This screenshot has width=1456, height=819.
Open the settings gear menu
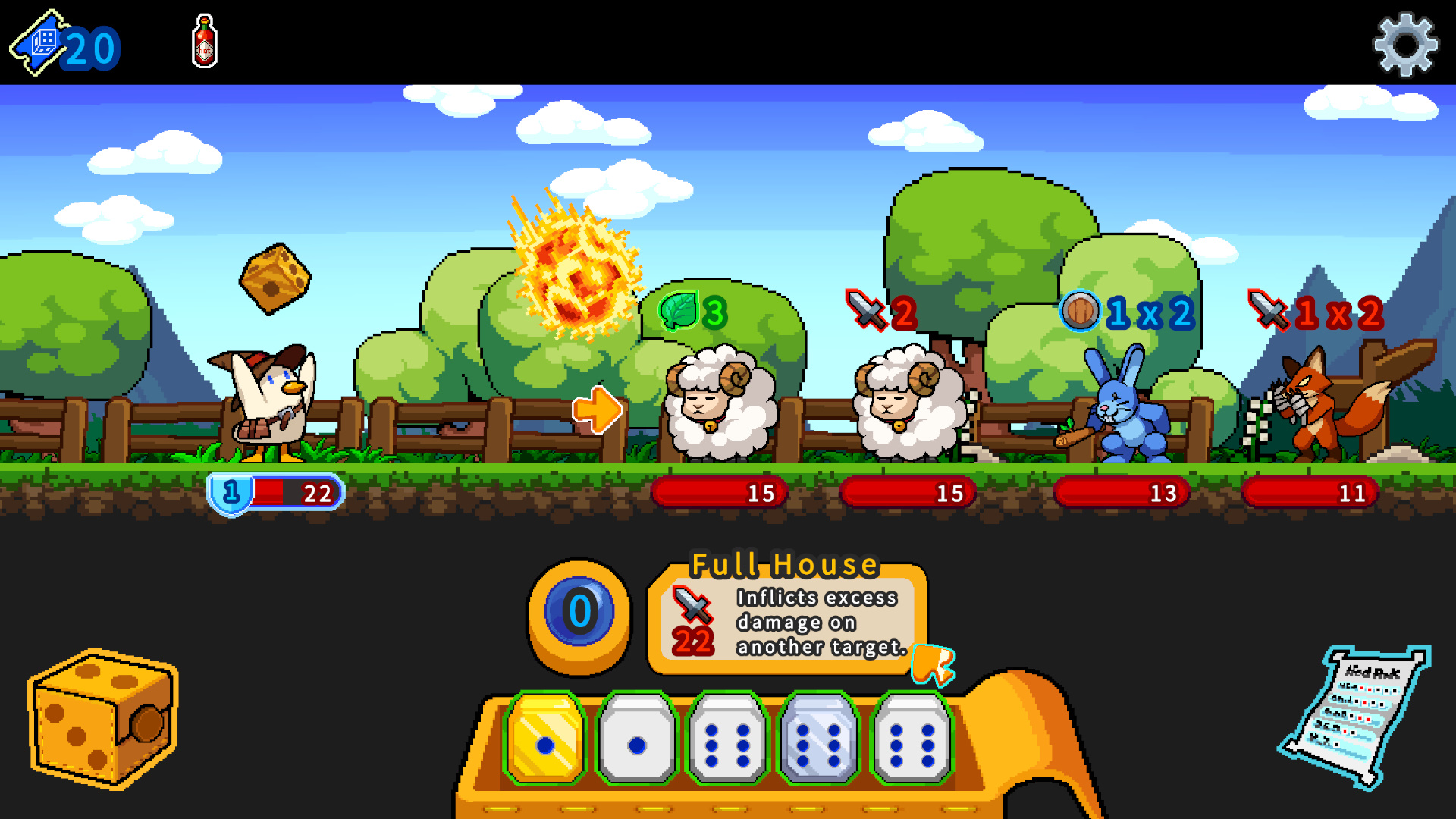[x=1405, y=42]
